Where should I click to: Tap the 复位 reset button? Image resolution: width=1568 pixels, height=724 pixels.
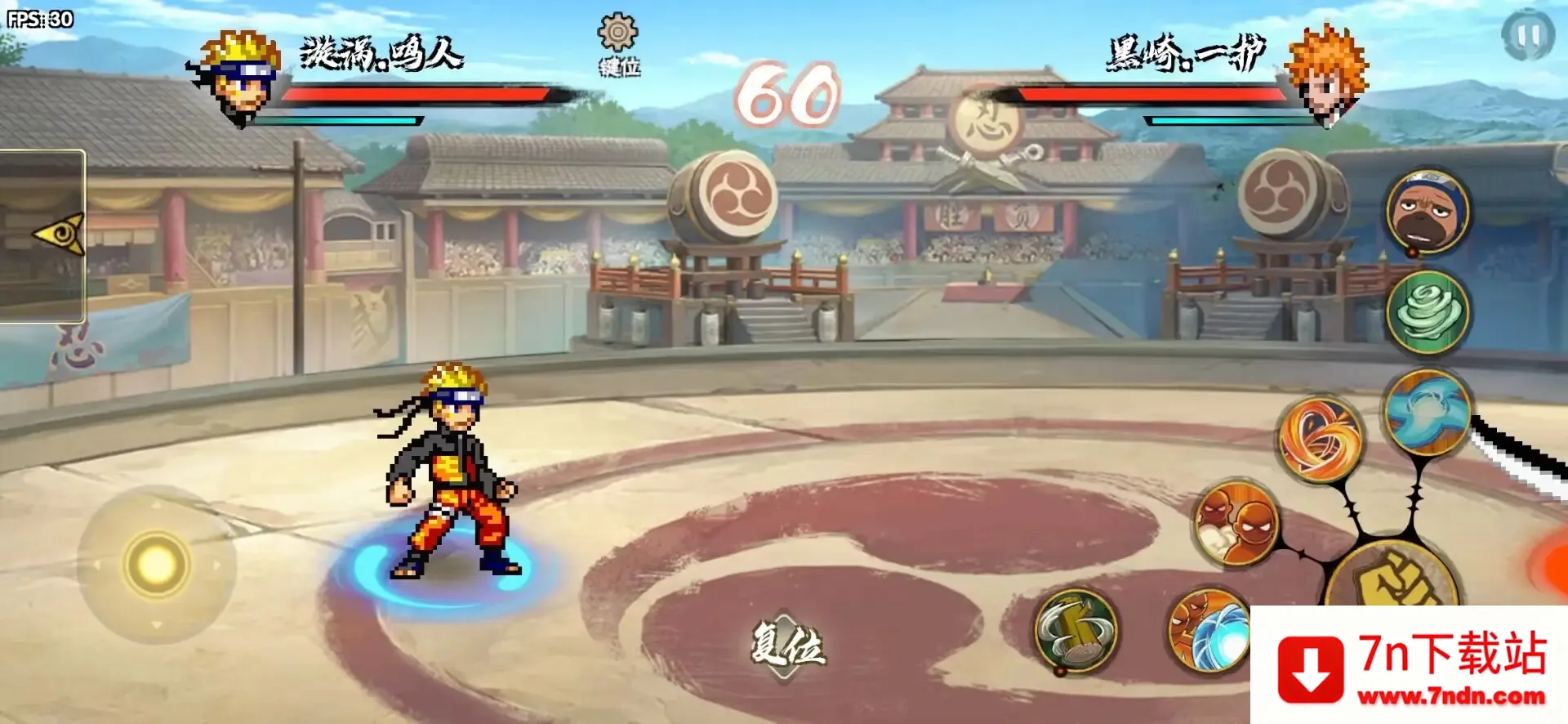787,646
